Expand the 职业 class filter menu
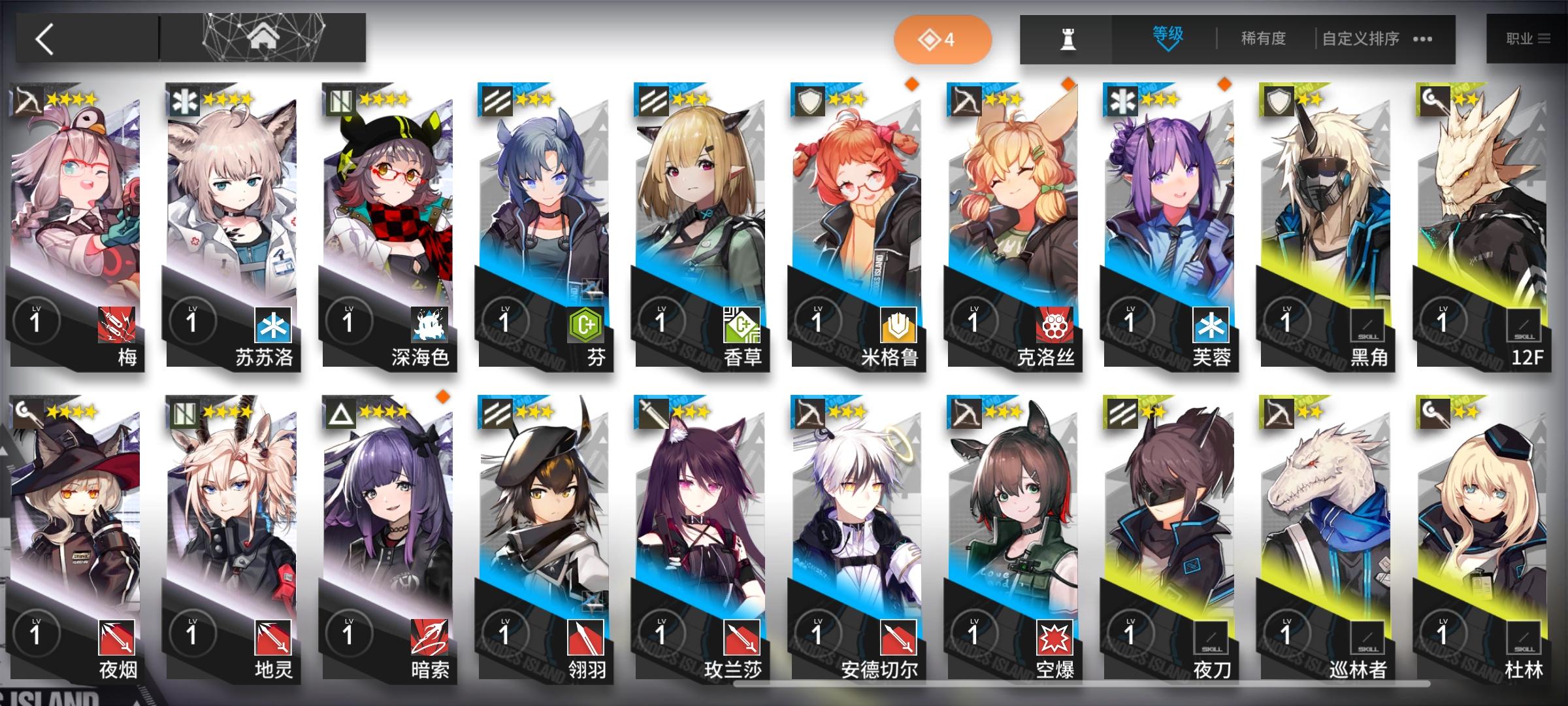Viewport: 1568px width, 706px height. point(1529,39)
